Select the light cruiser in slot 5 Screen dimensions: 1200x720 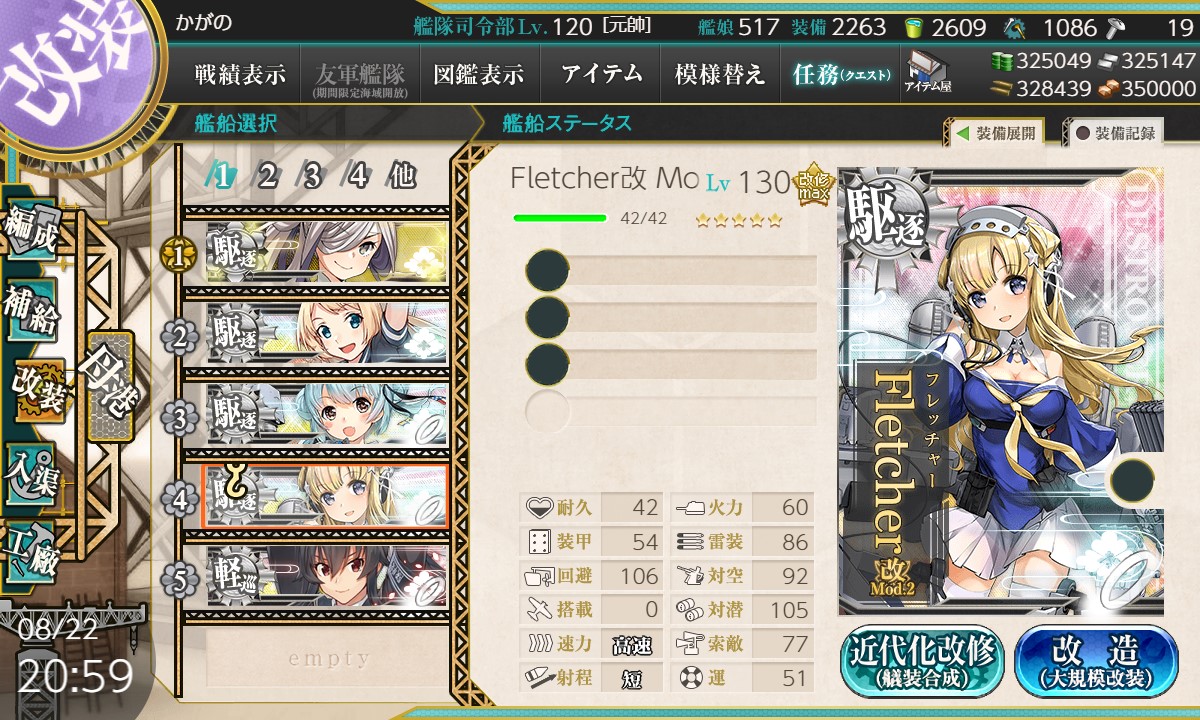(325, 575)
